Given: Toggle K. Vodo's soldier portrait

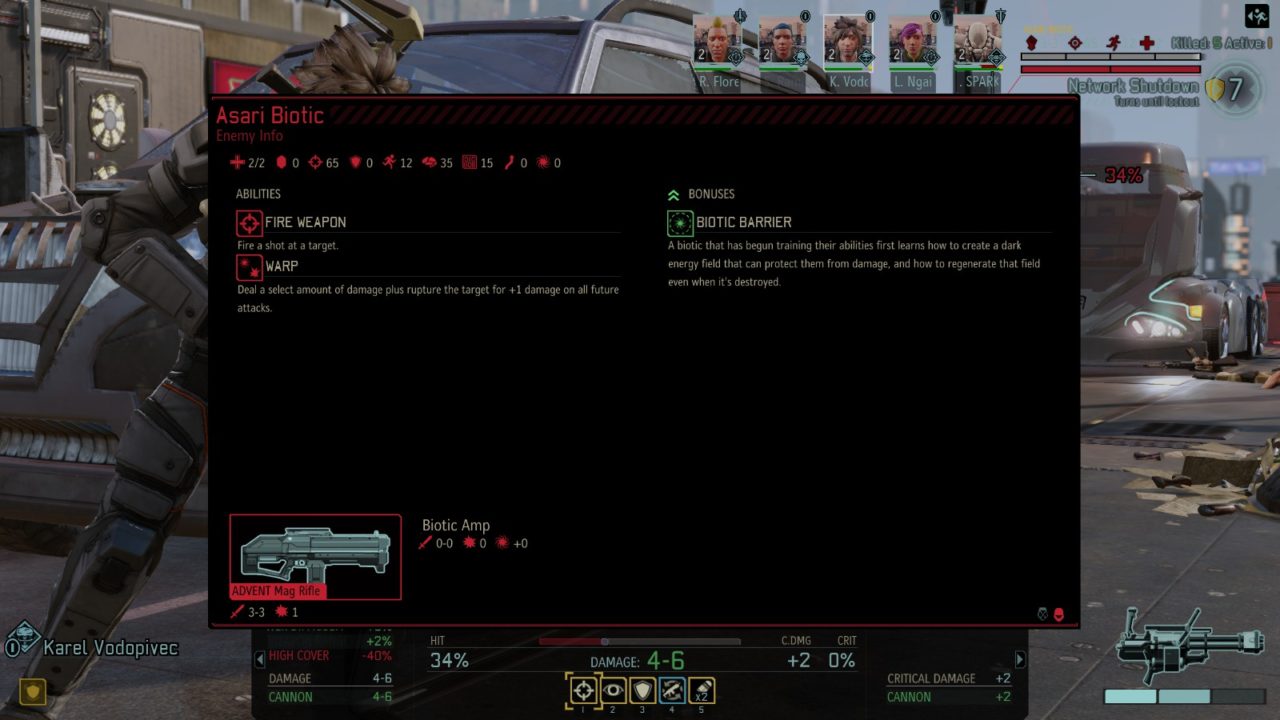Looking at the screenshot, I should coord(849,44).
